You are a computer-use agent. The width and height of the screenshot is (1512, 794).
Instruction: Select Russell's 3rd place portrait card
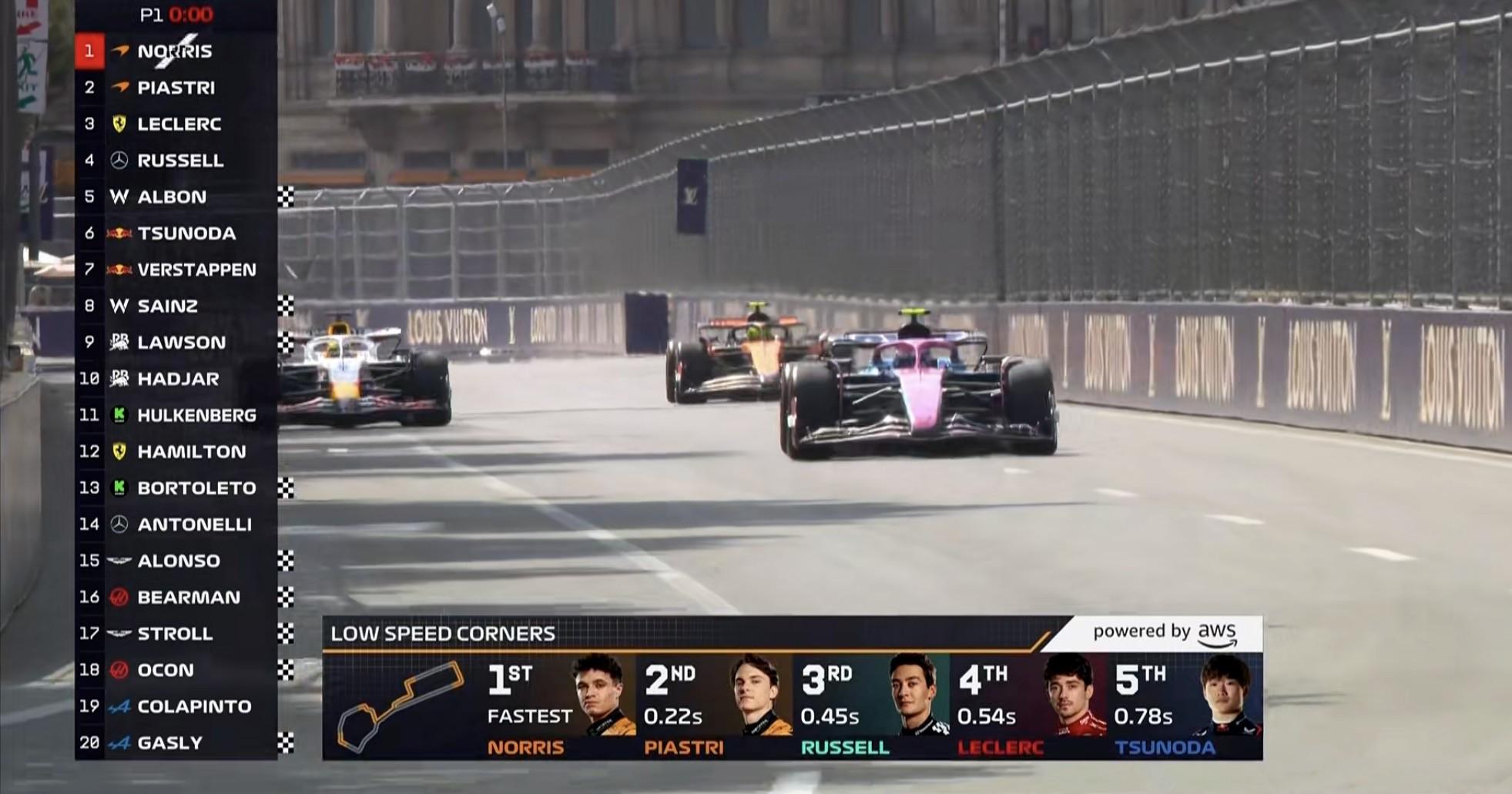click(x=873, y=706)
